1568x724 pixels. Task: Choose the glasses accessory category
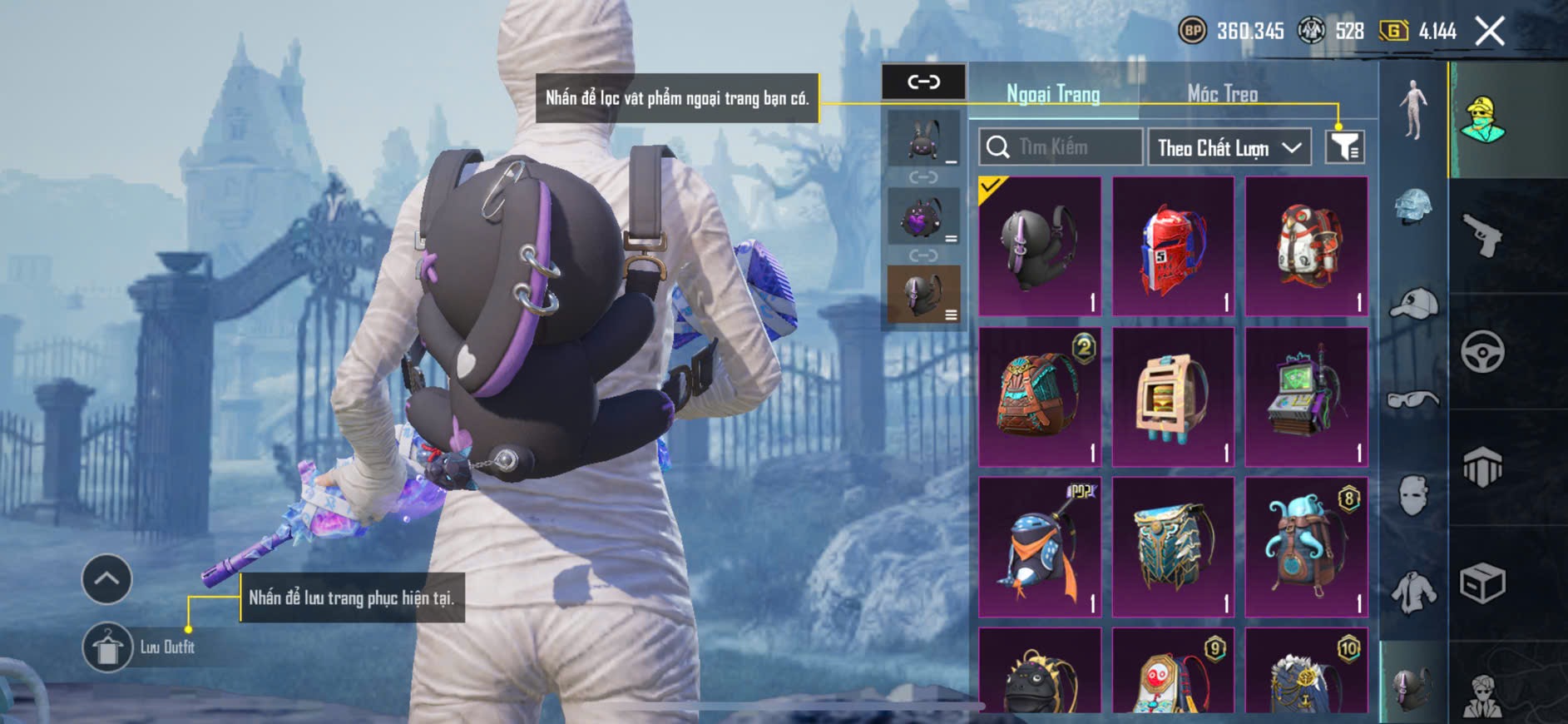[1413, 400]
